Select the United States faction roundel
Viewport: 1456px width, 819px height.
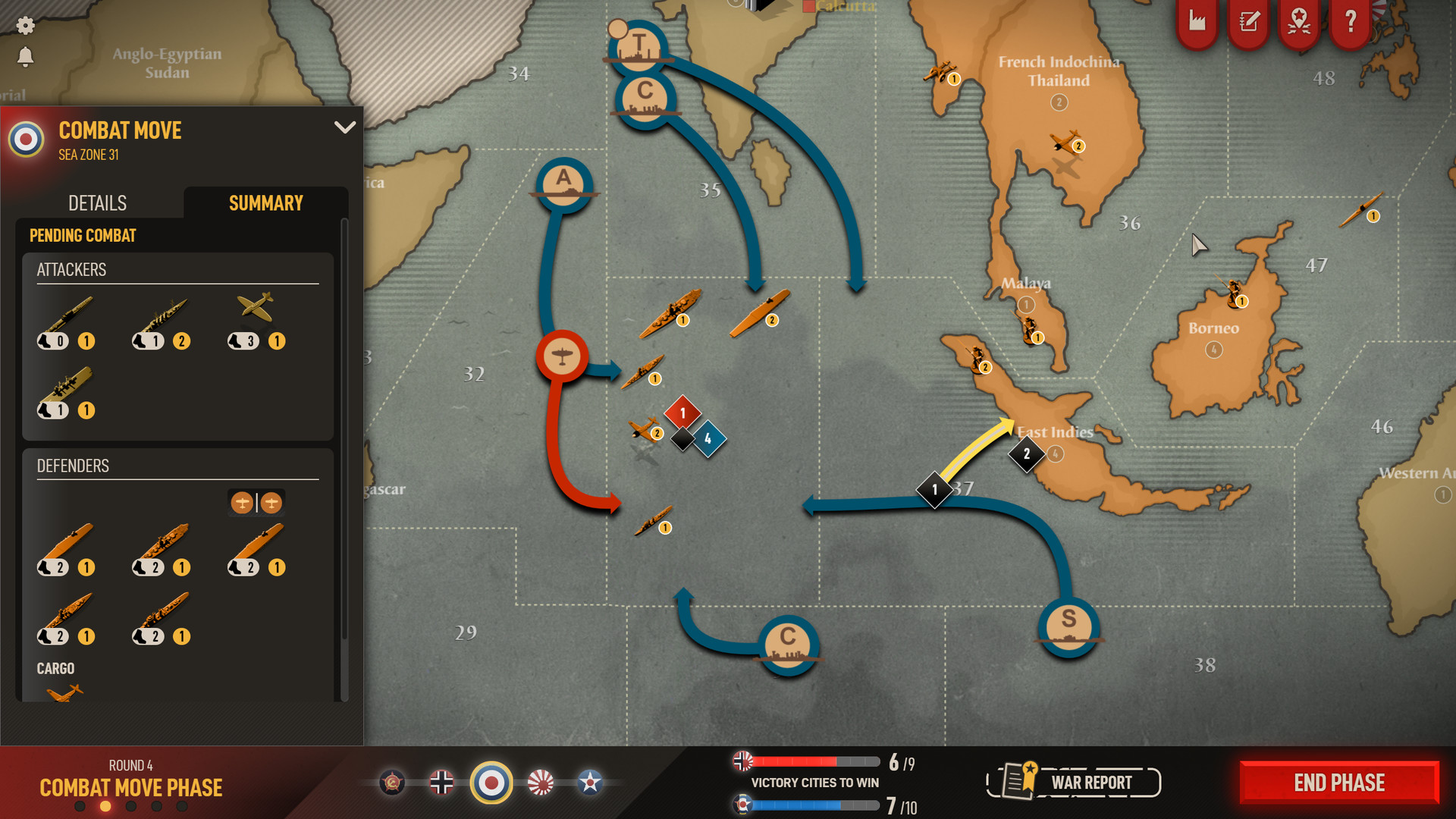(590, 782)
